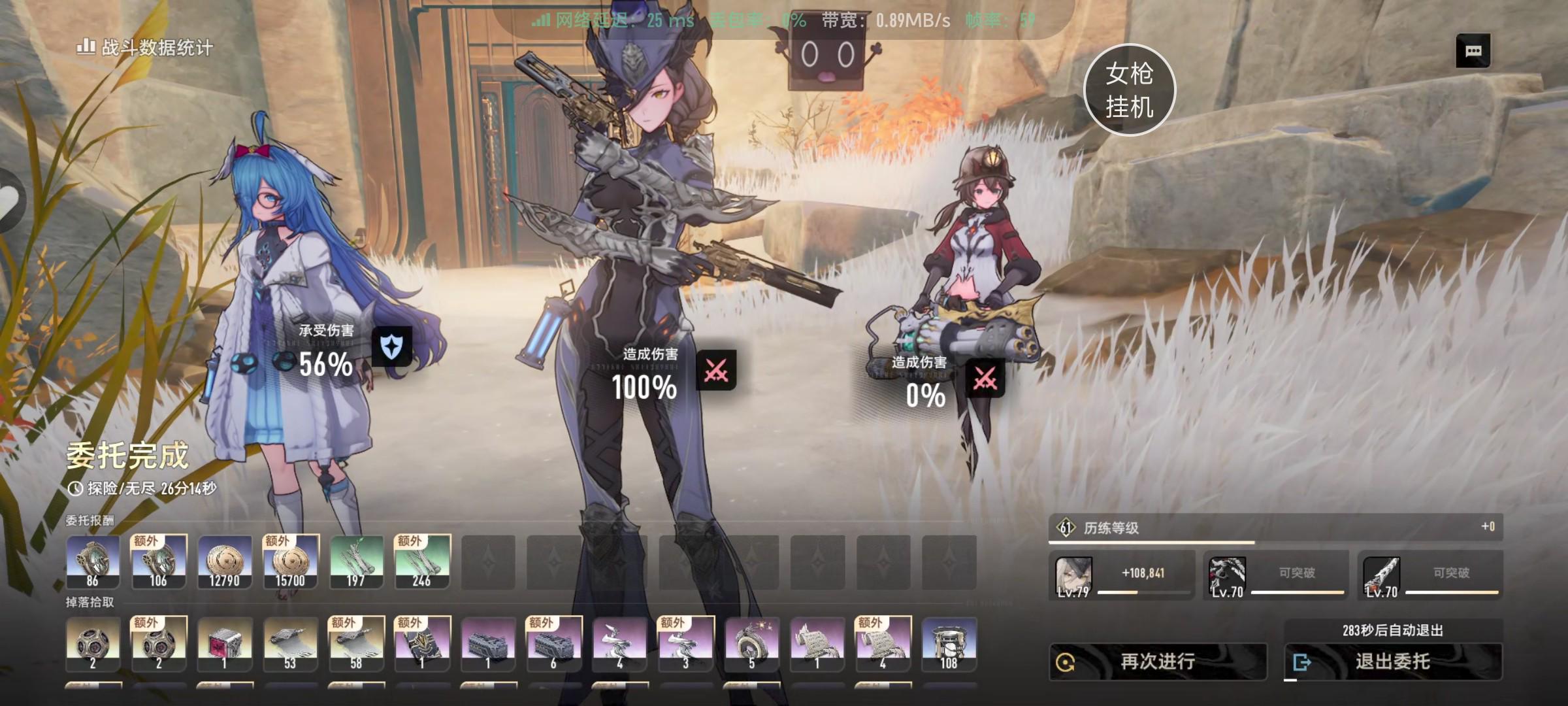Select the bonus gear reward showing 106
This screenshot has height=706, width=1568.
[x=159, y=562]
